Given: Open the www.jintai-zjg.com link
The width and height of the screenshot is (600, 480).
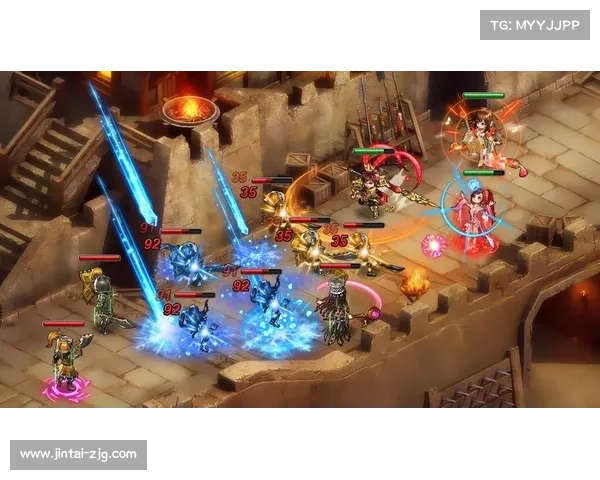Looking at the screenshot, I should click(79, 455).
